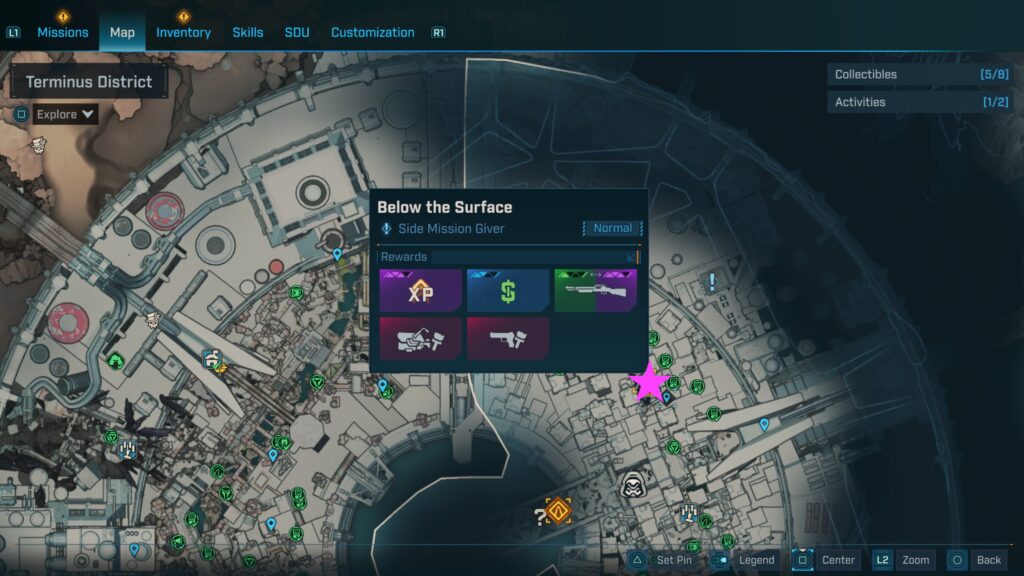Click the blue exclamation mission marker

[x=712, y=282]
